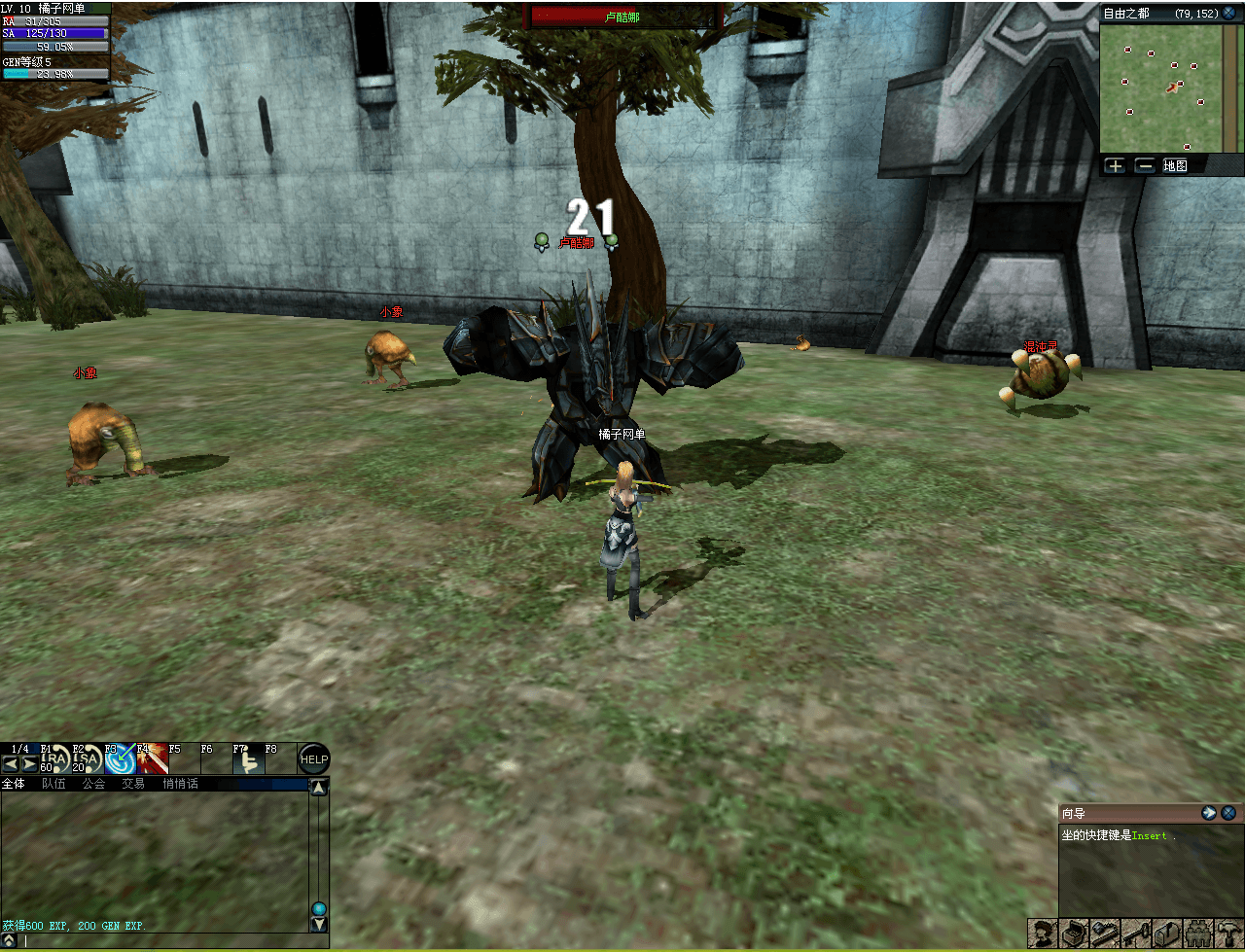Image resolution: width=1245 pixels, height=952 pixels.
Task: Zoom in the minimap with plus button
Action: point(1115,165)
